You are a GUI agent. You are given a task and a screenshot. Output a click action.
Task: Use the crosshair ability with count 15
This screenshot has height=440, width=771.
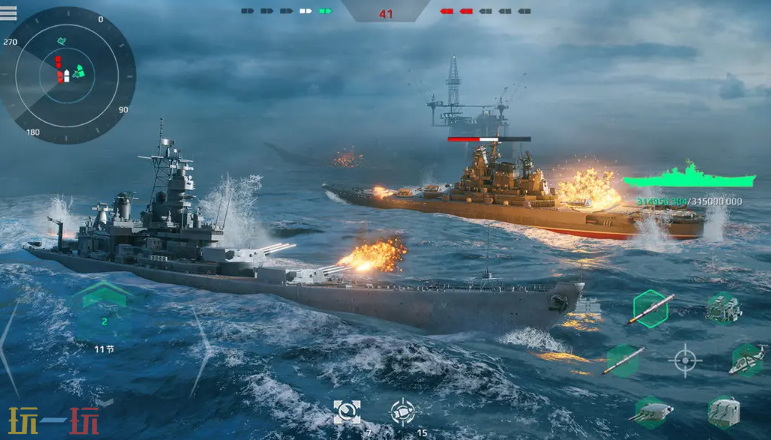click(402, 410)
